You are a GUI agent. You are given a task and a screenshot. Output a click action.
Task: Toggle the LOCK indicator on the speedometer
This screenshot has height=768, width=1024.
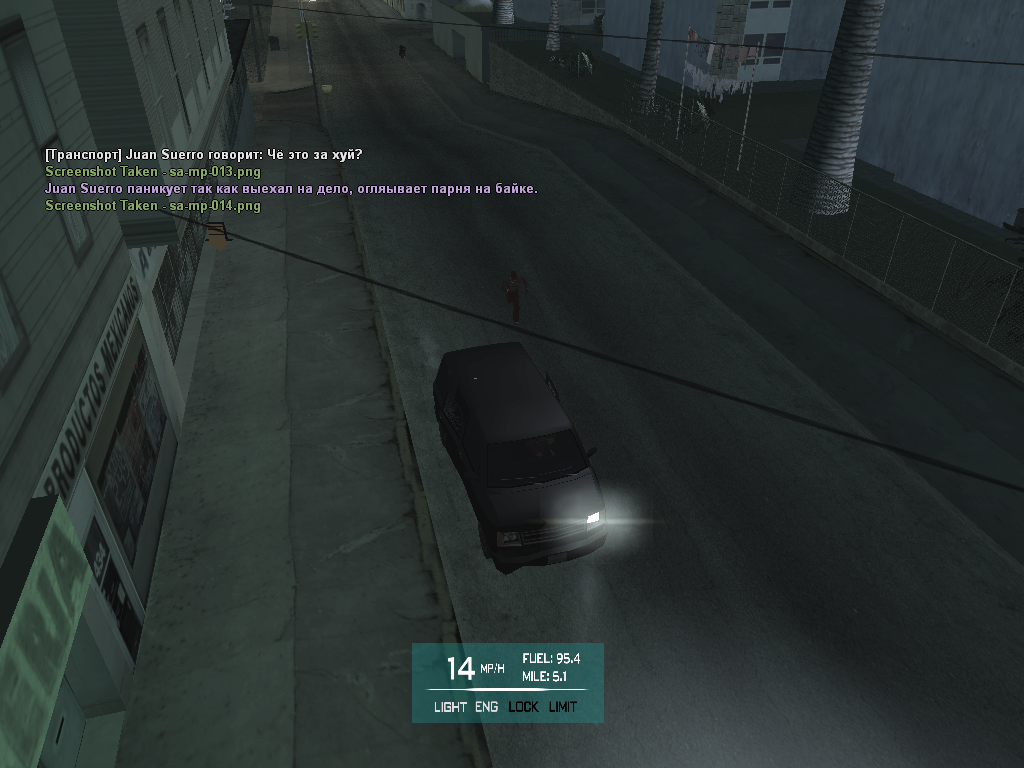point(523,707)
